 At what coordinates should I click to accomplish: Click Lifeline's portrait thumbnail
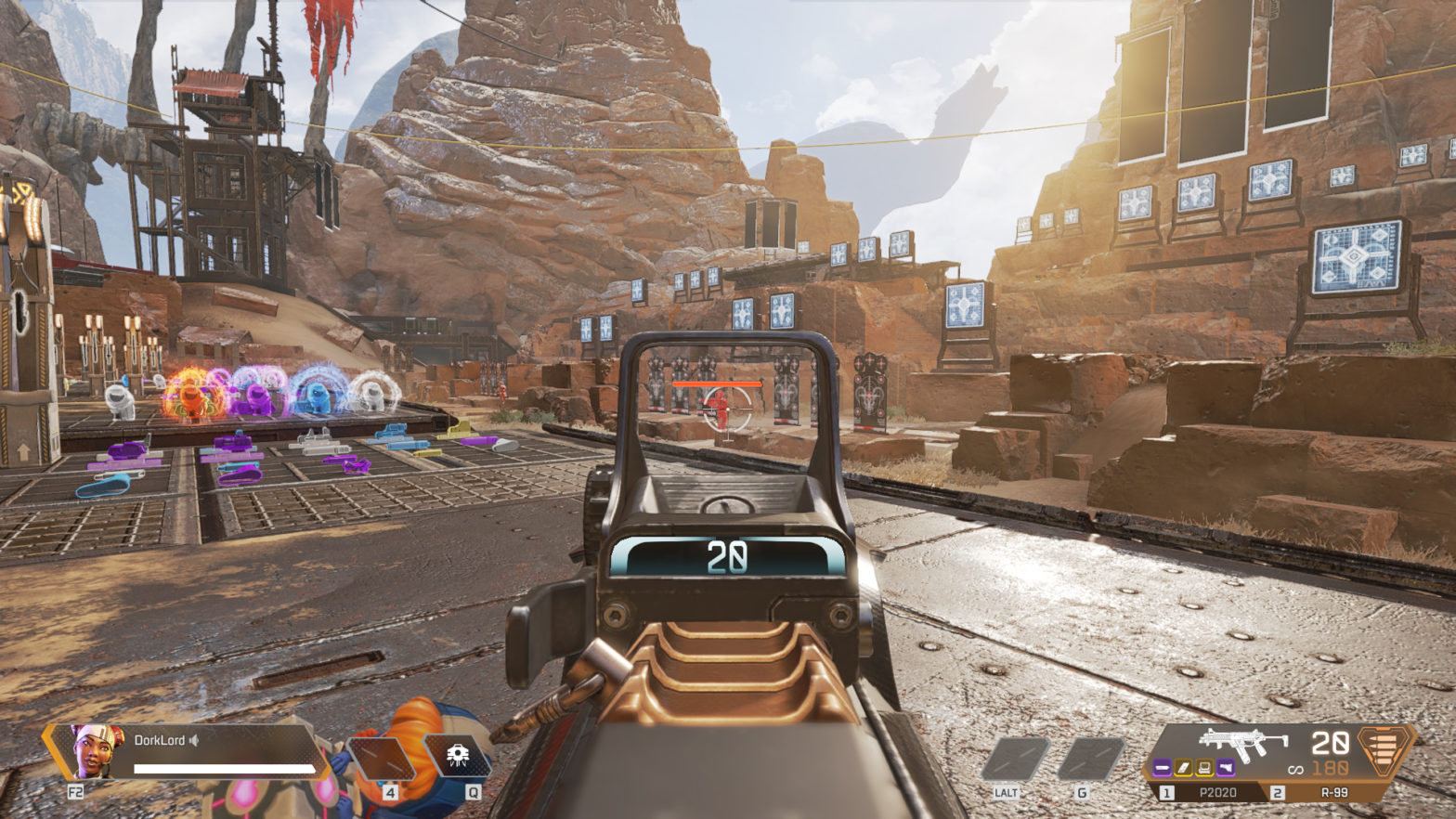(x=97, y=750)
